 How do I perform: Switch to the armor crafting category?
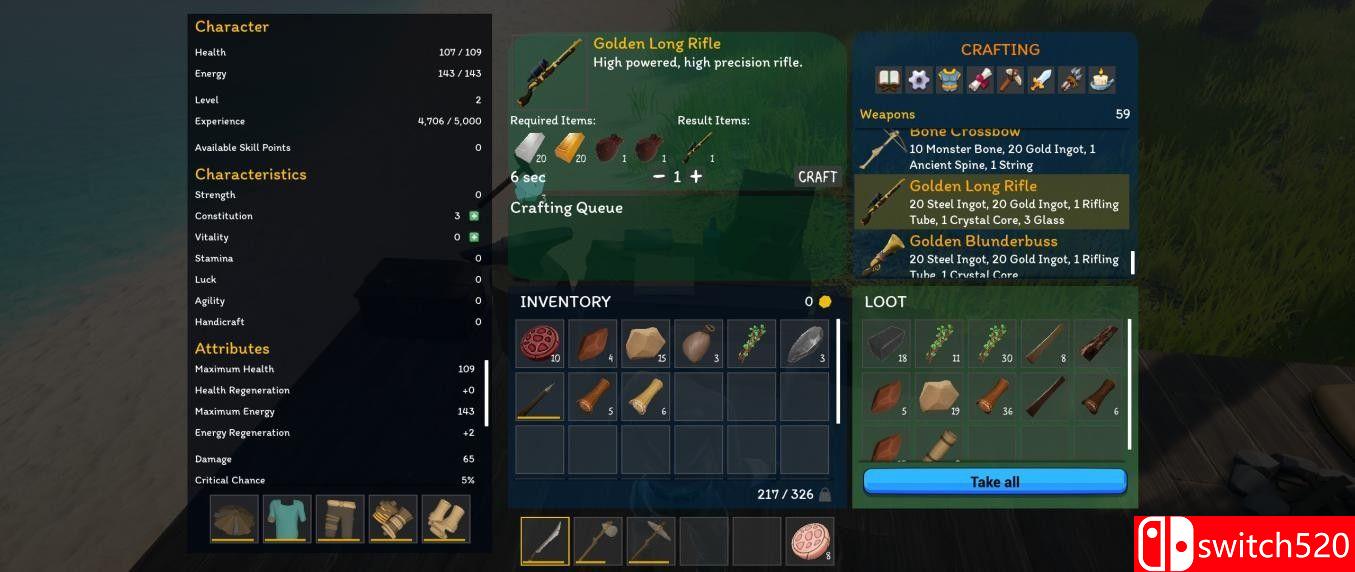pyautogui.click(x=949, y=80)
